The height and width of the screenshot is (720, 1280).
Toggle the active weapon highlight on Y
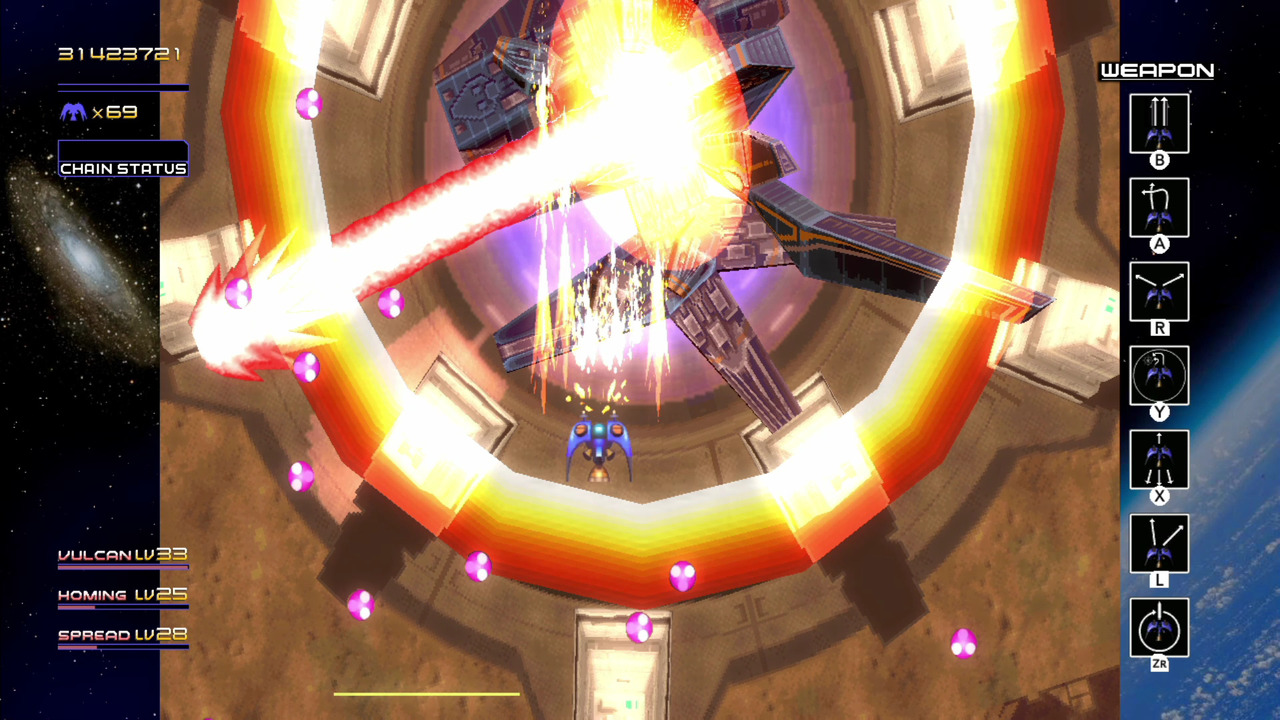[1159, 376]
